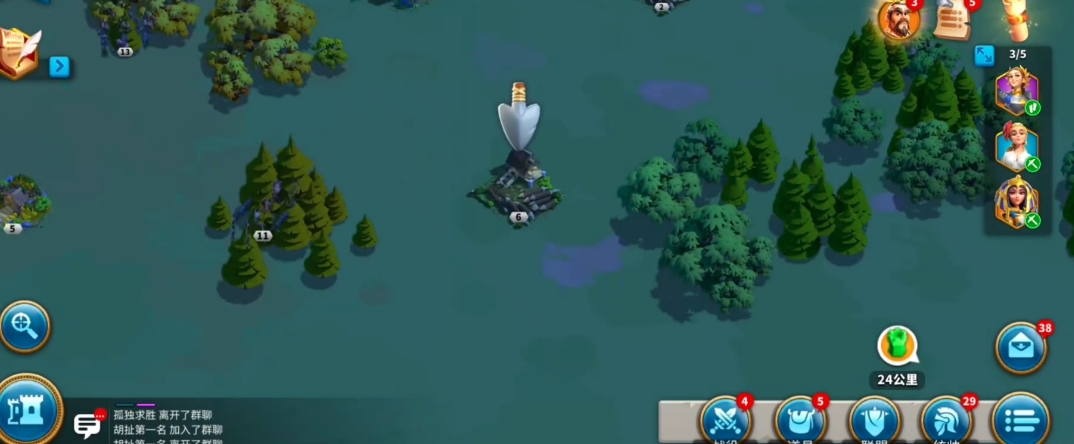
Task: Open the quest book with feather
Action: tap(20, 52)
